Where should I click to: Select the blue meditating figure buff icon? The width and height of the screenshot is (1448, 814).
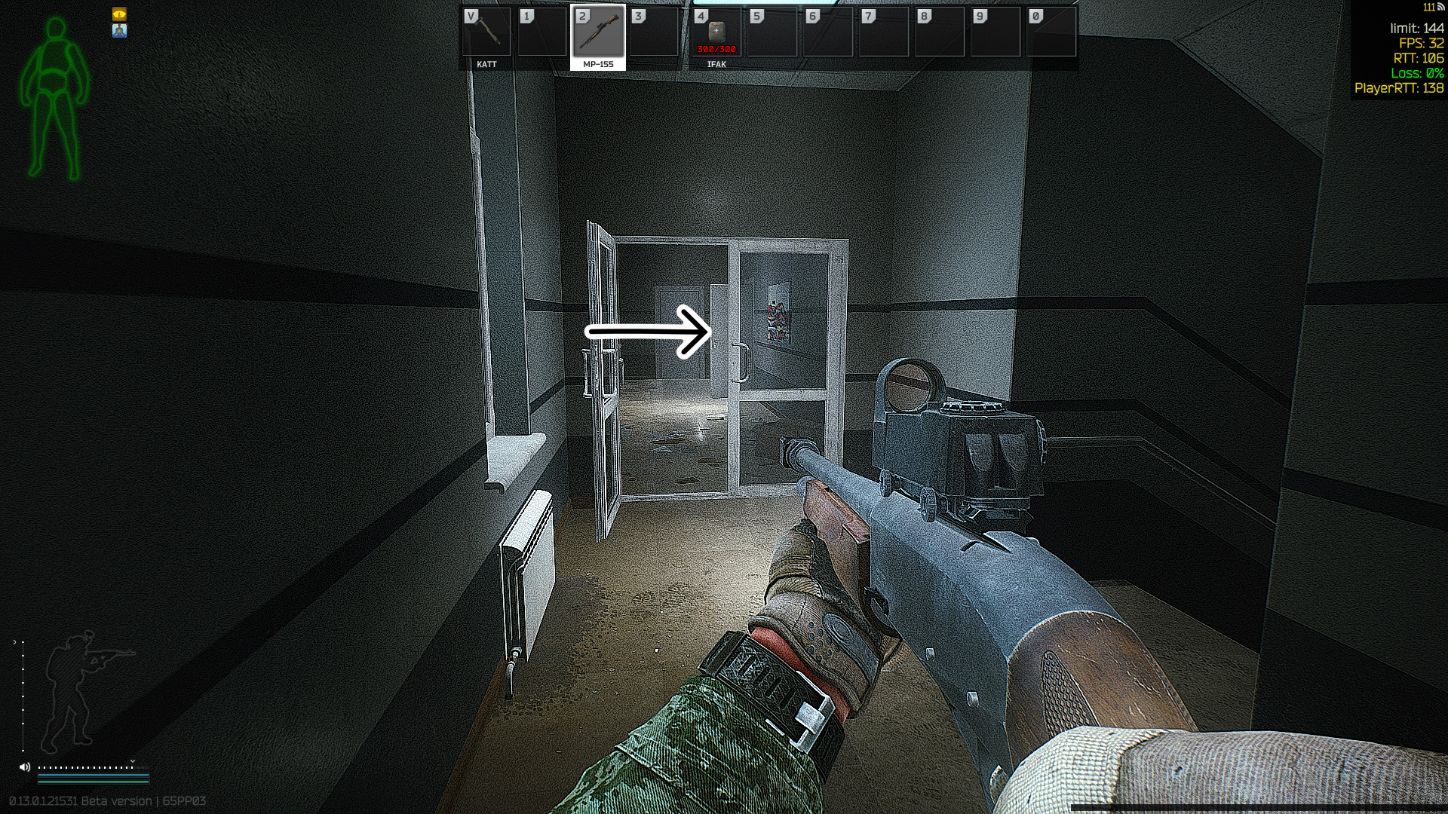(120, 31)
